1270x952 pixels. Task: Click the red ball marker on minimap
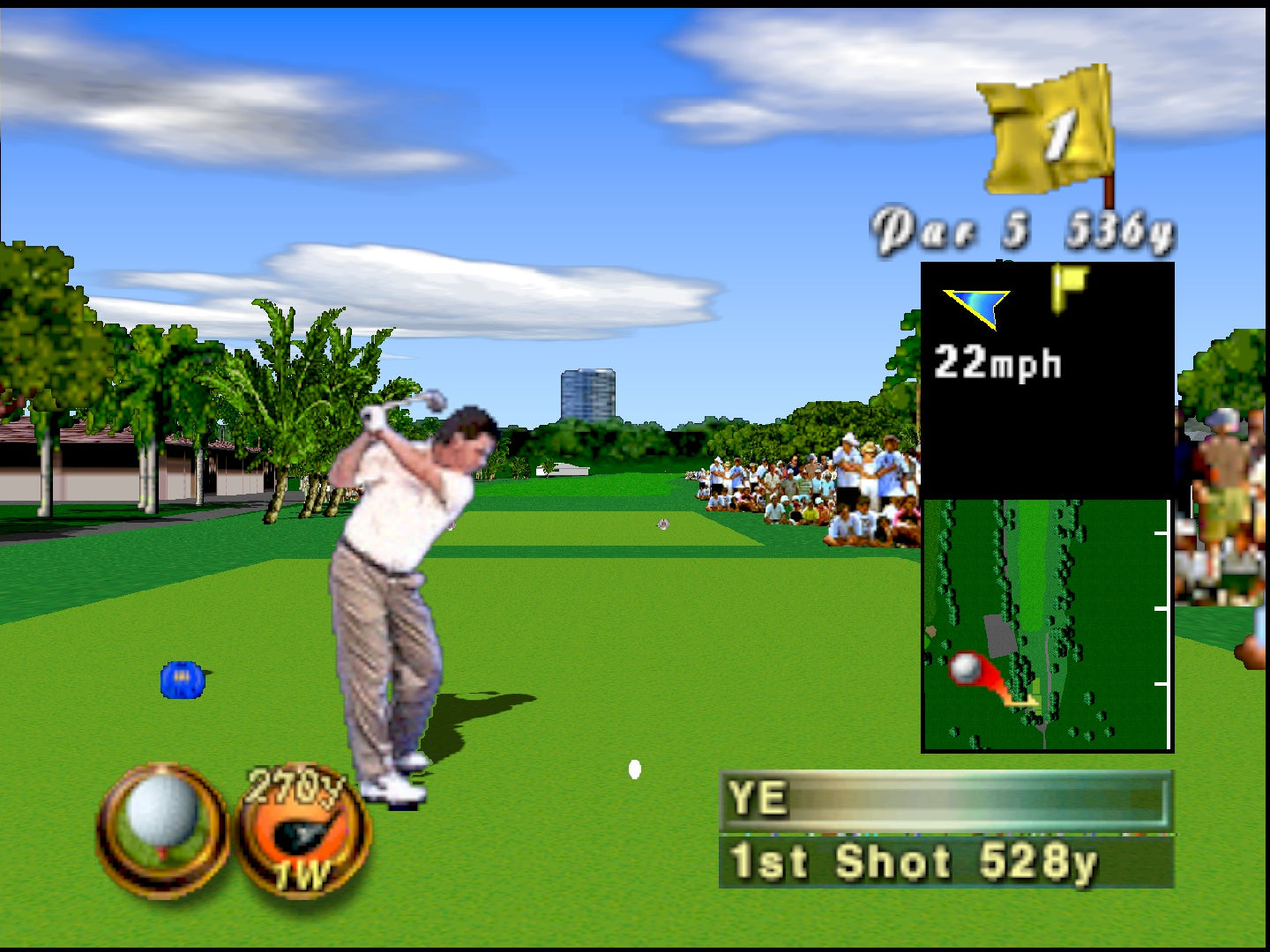pyautogui.click(x=967, y=667)
